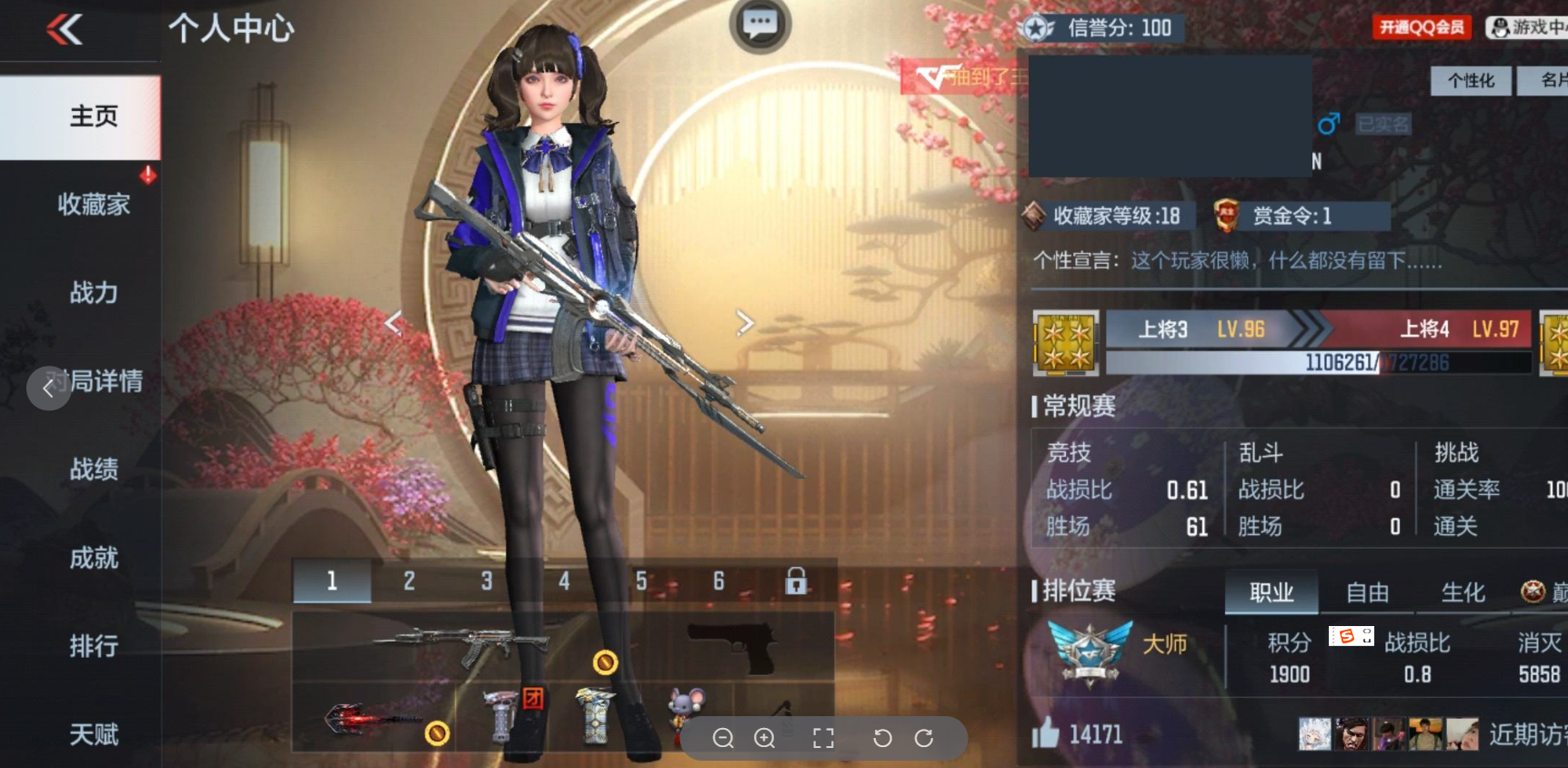Switch to the 收藏家 collector tab
The height and width of the screenshot is (768, 1568).
click(94, 204)
